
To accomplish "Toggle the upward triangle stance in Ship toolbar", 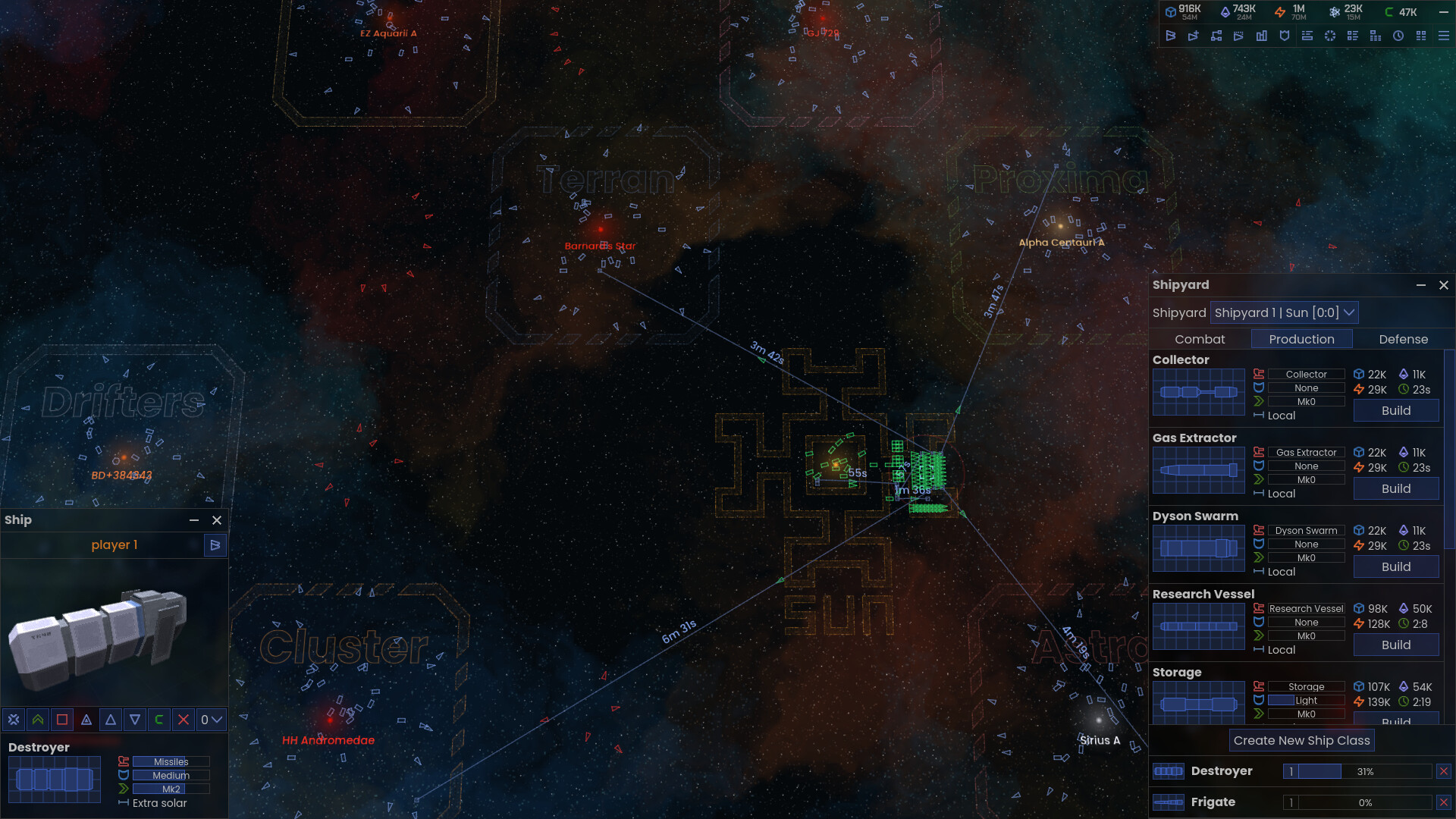I will click(111, 719).
